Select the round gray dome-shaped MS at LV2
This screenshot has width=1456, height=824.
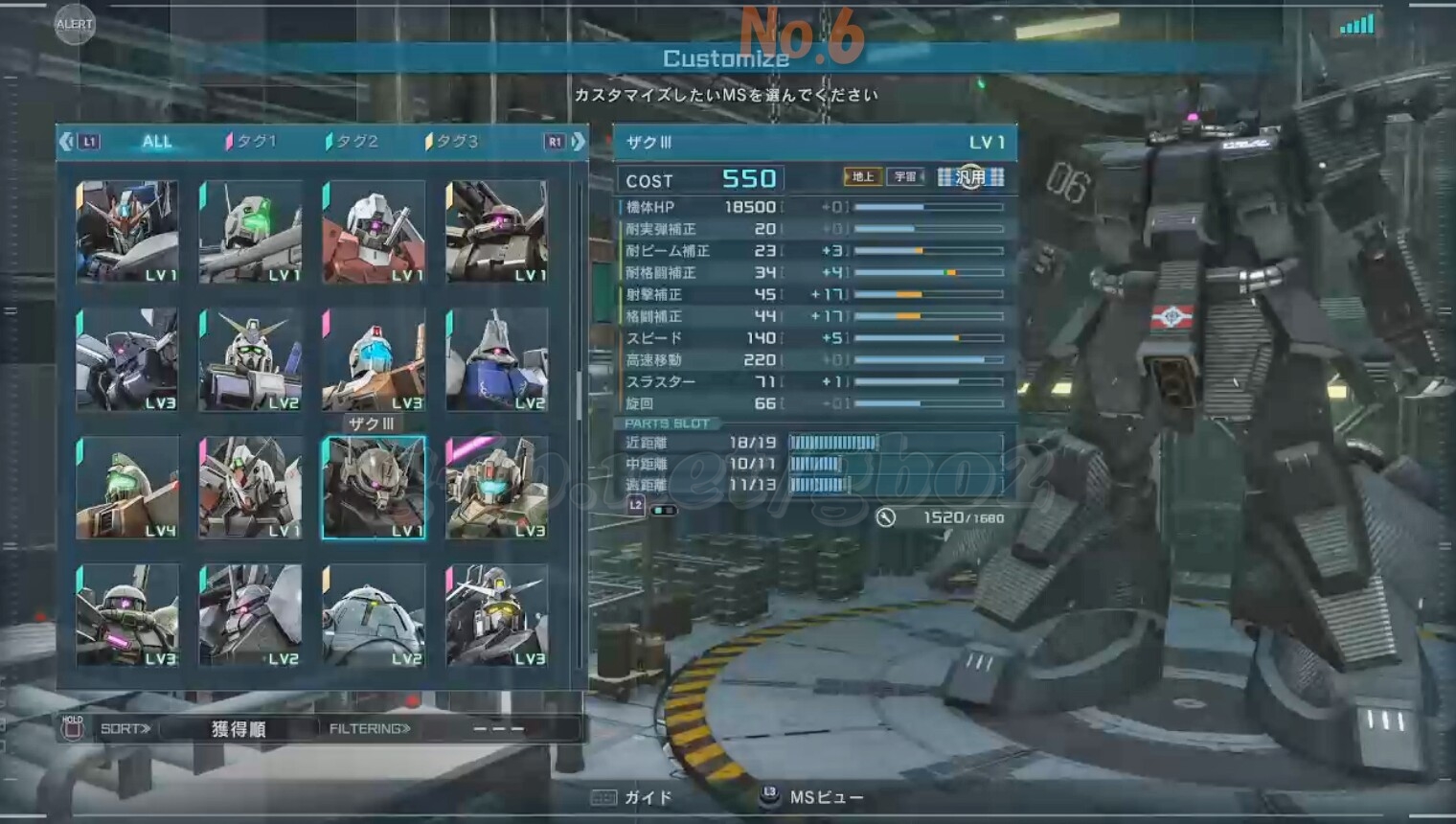pos(374,615)
